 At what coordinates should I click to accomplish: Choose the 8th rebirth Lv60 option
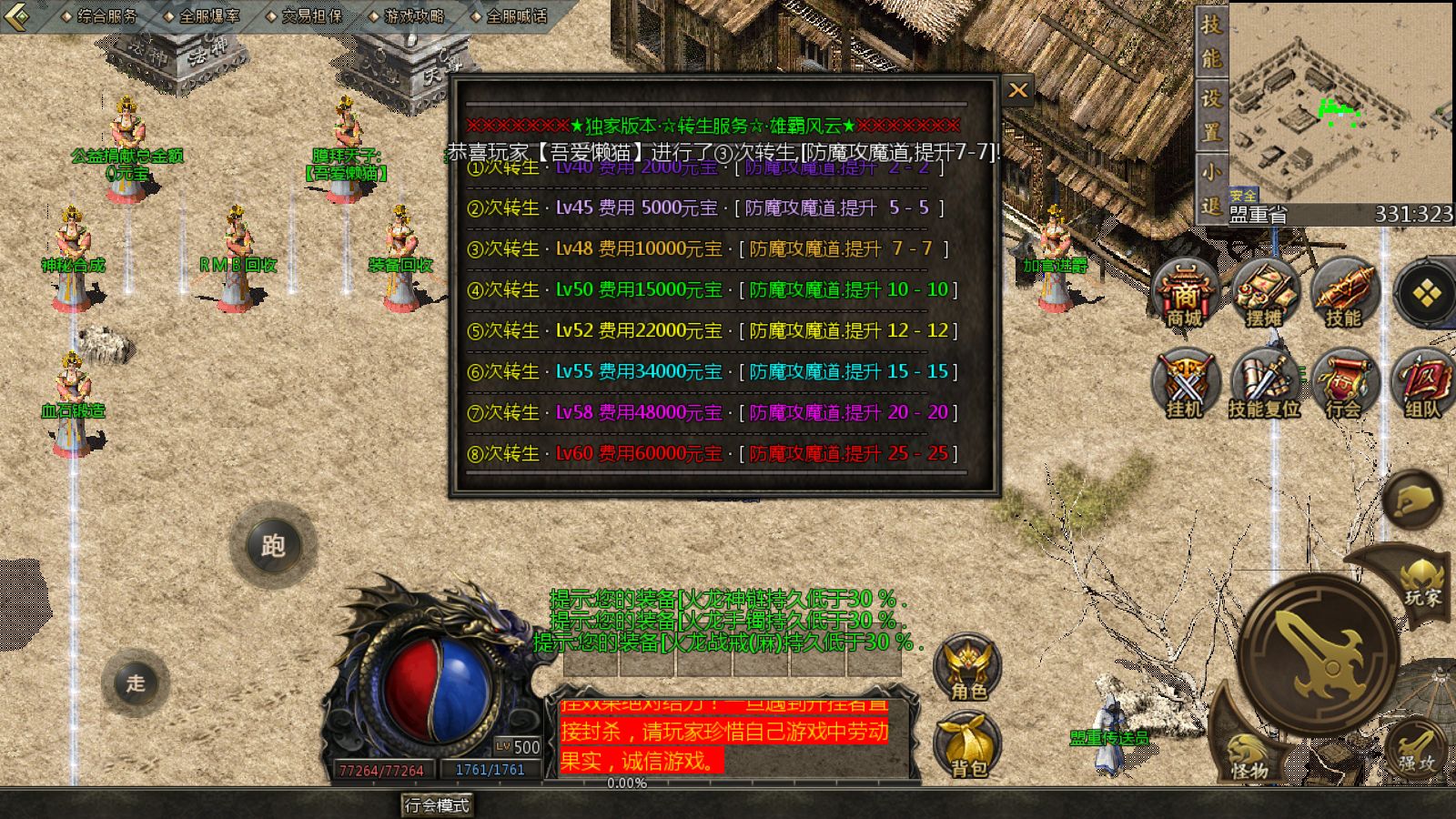(x=711, y=453)
